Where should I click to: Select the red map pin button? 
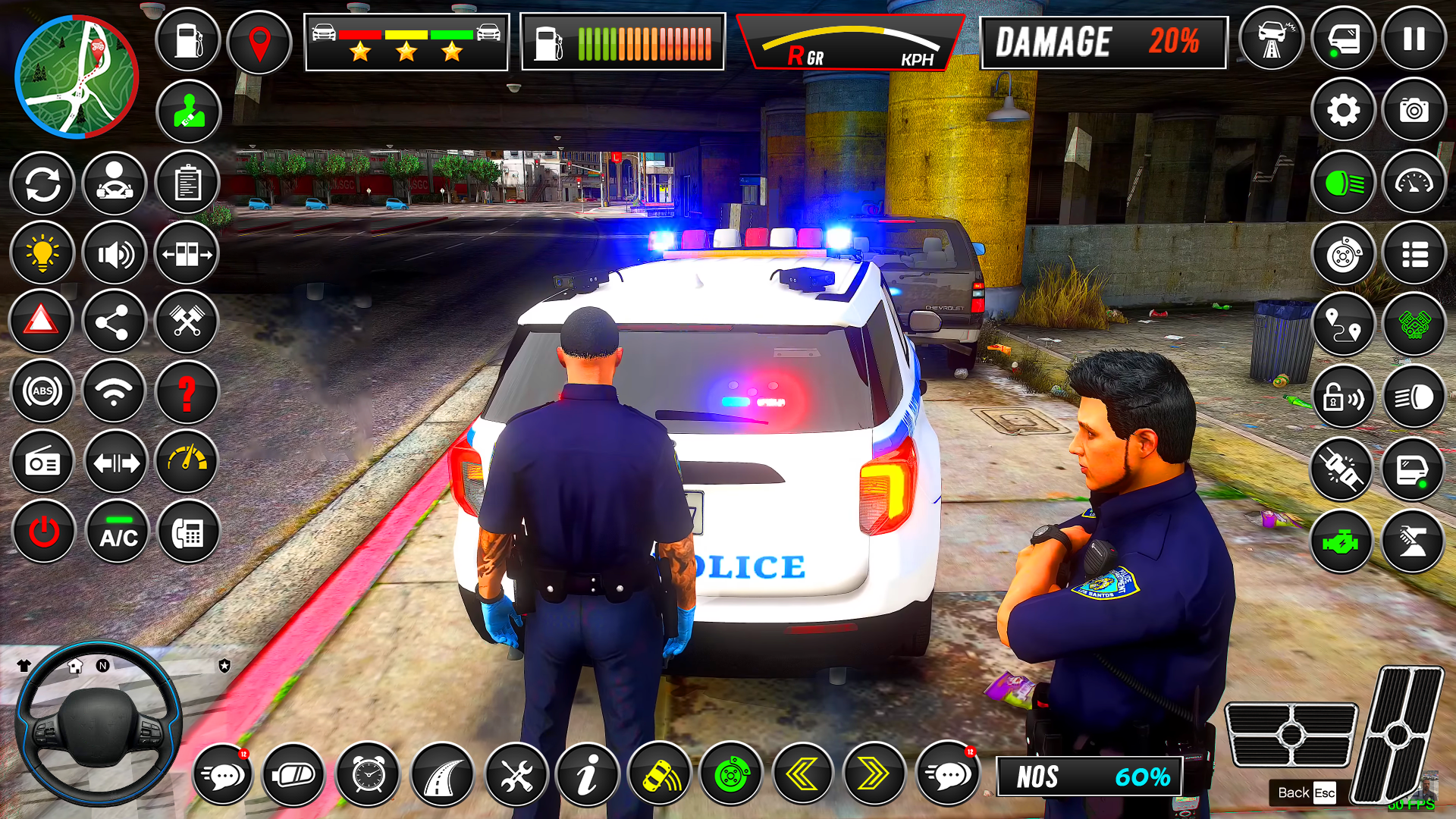(x=259, y=42)
